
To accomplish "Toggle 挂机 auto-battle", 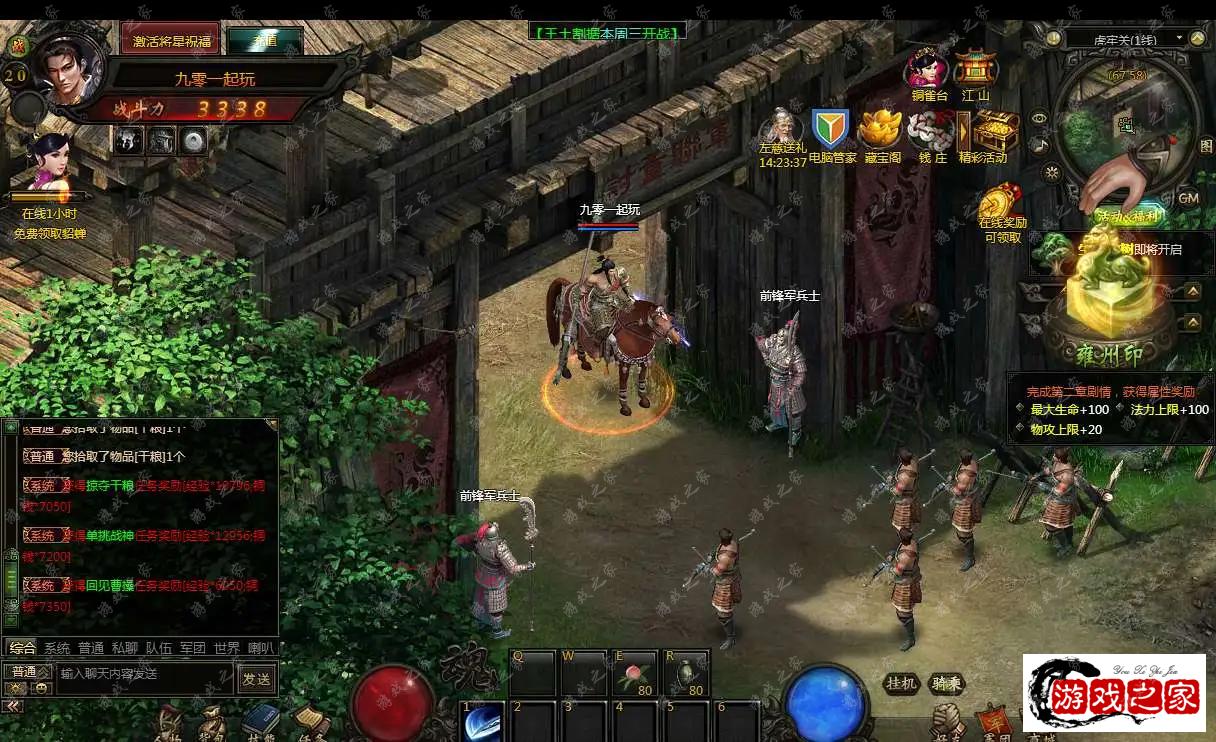I will (x=901, y=684).
